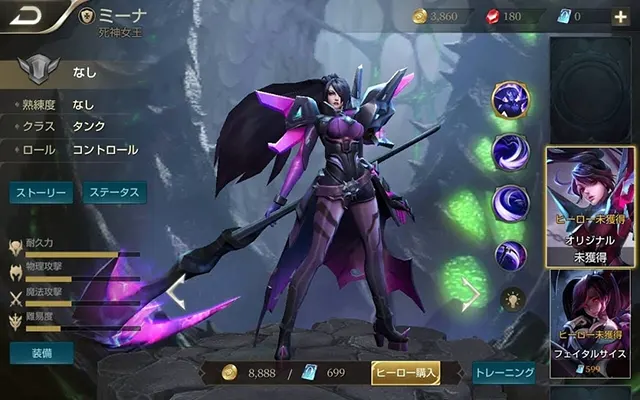
Task: Buy the hero with ヒーロー購入
Action: point(405,372)
